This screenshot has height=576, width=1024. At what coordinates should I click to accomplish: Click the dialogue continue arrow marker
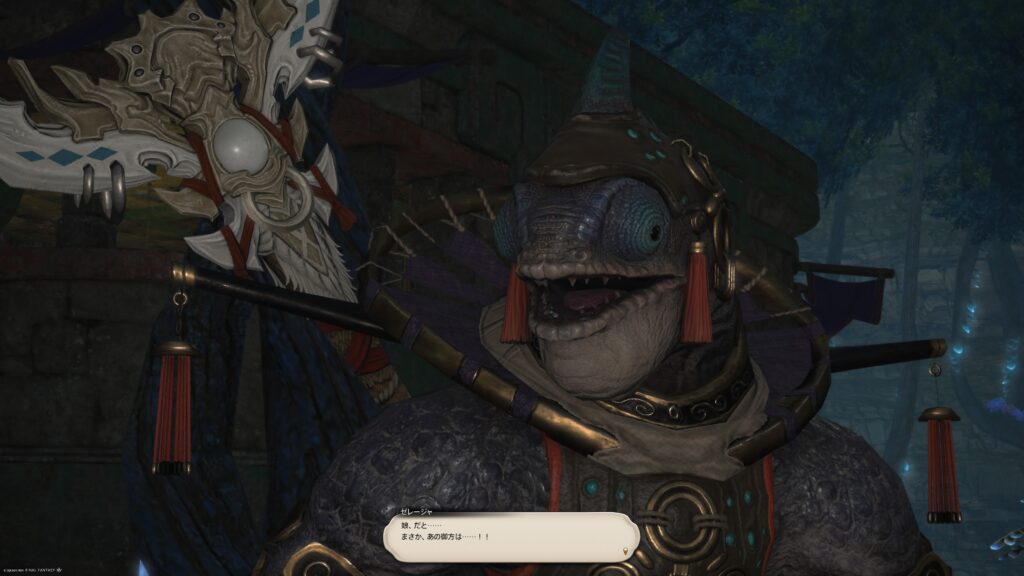(627, 551)
